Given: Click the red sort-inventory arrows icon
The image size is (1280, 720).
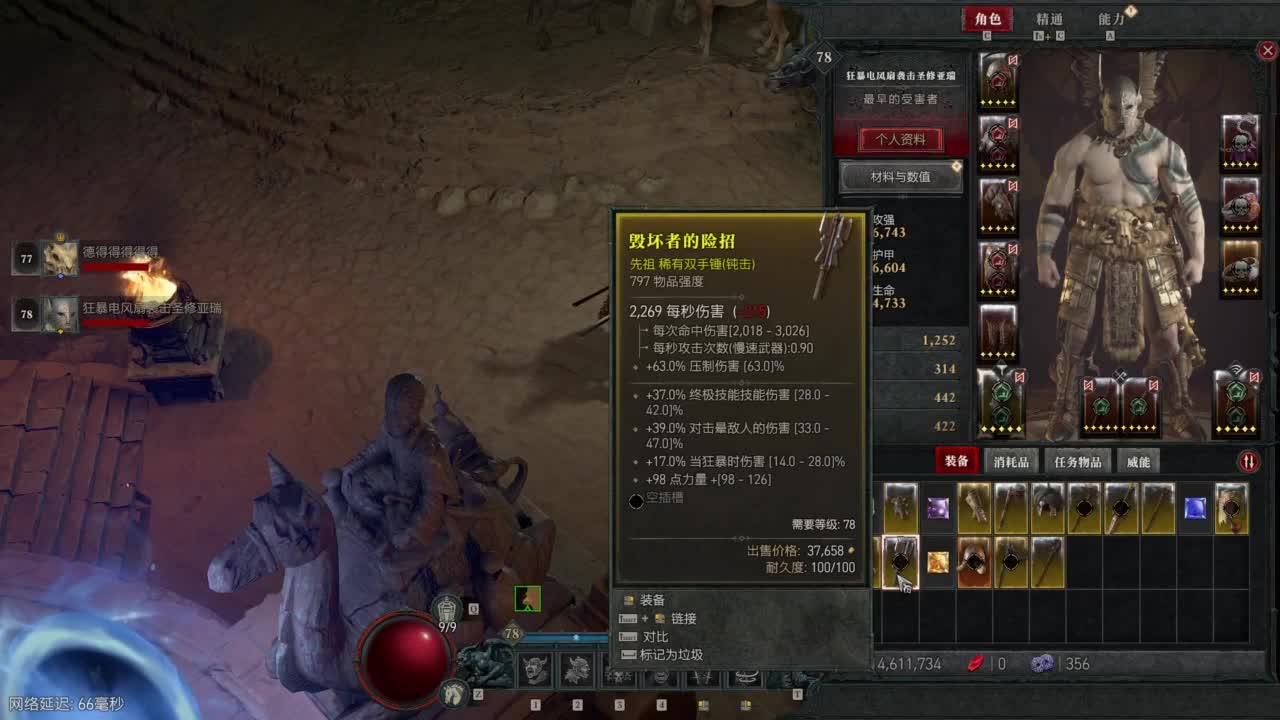Looking at the screenshot, I should click(x=1249, y=460).
